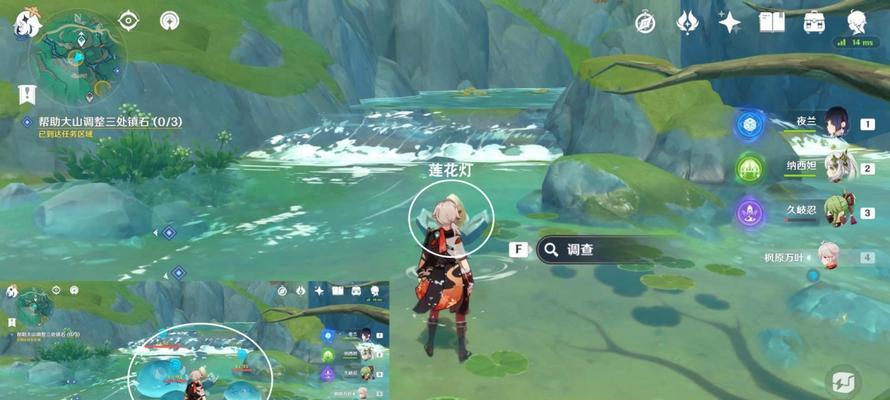The width and height of the screenshot is (890, 400).
Task: Open the backpack inventory
Action: tap(814, 22)
